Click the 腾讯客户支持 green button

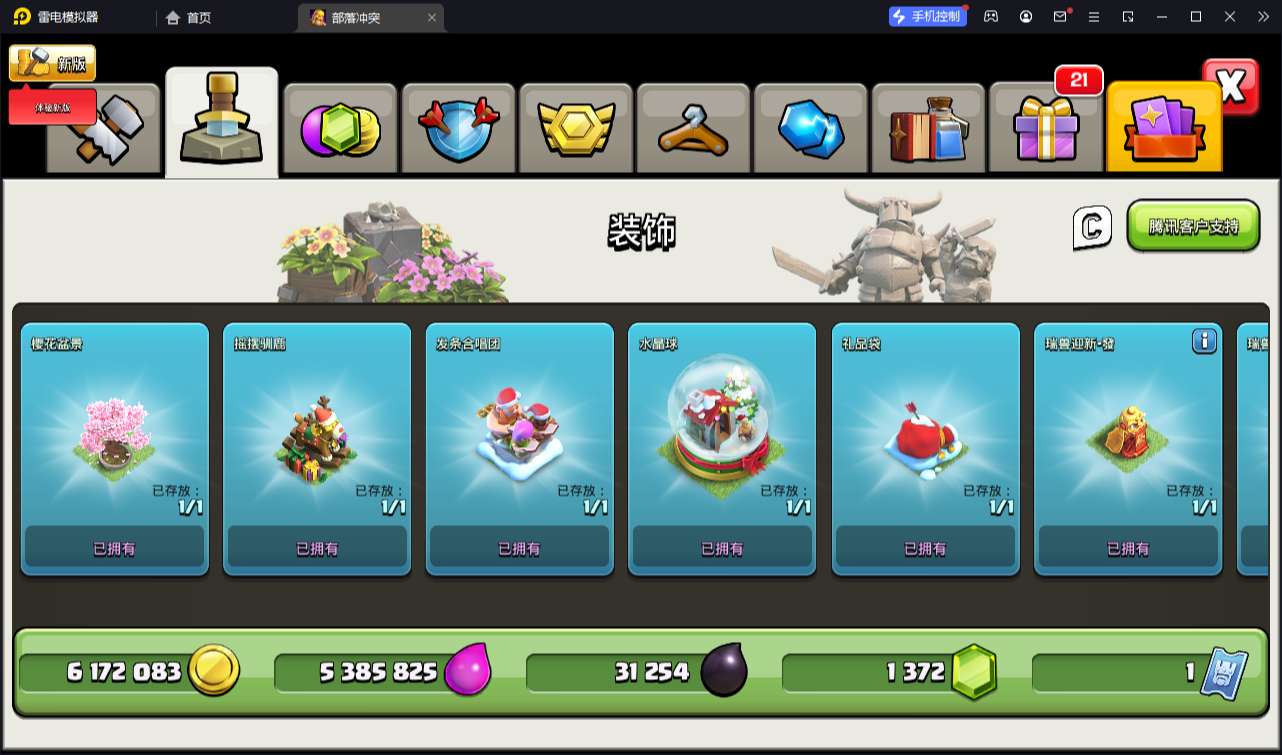click(1193, 226)
